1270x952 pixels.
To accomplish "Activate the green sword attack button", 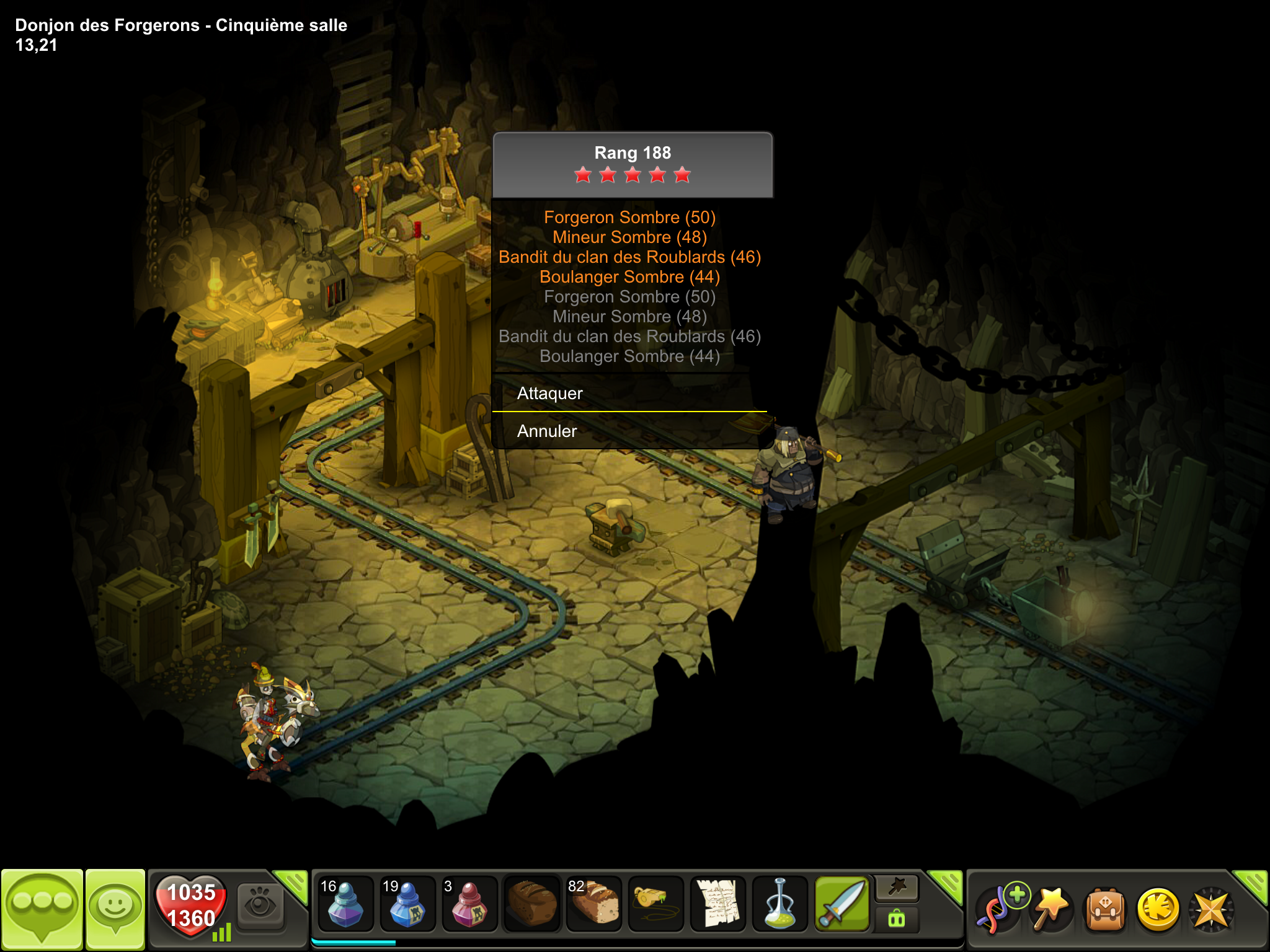I will pos(842,904).
